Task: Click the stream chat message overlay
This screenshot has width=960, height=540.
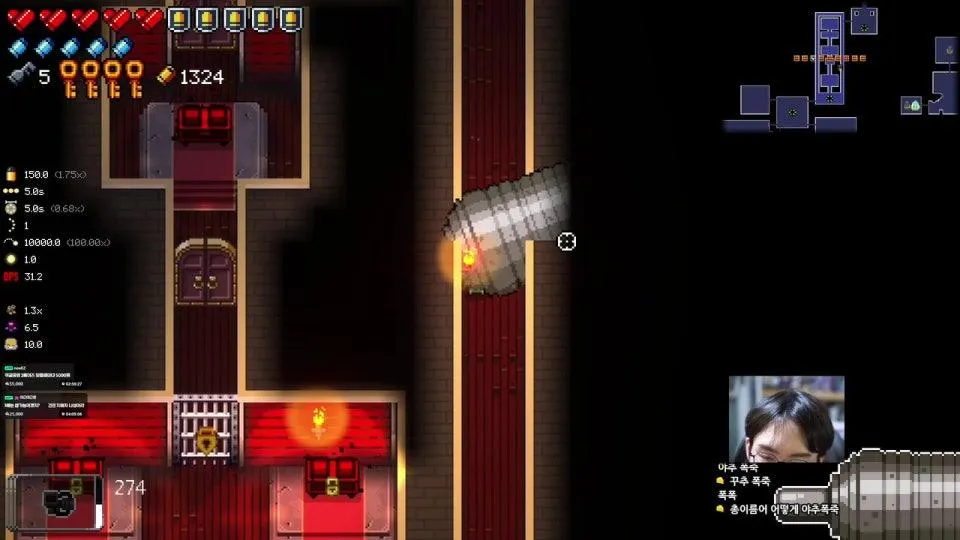Action: coord(777,488)
